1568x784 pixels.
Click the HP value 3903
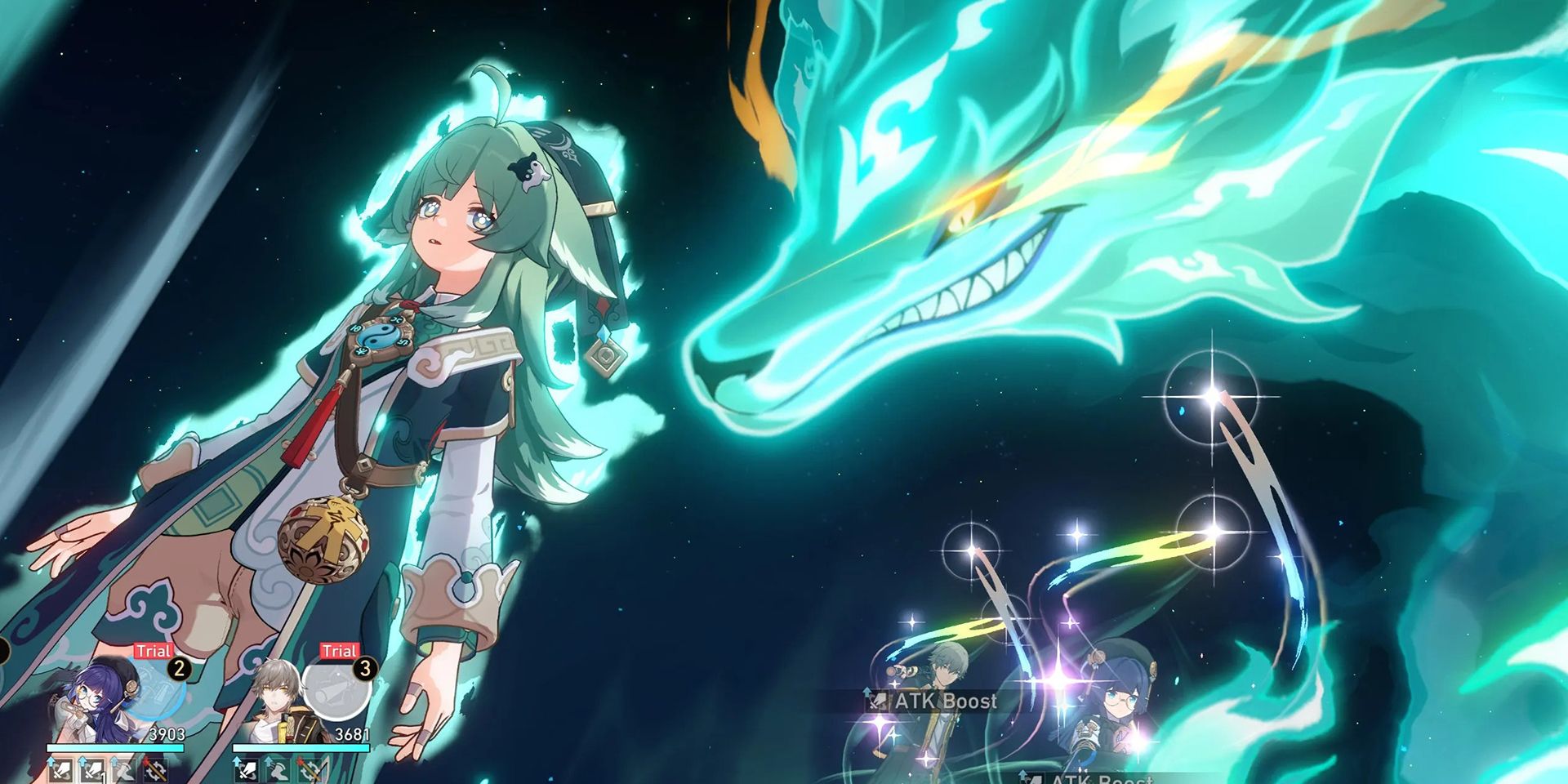point(166,734)
